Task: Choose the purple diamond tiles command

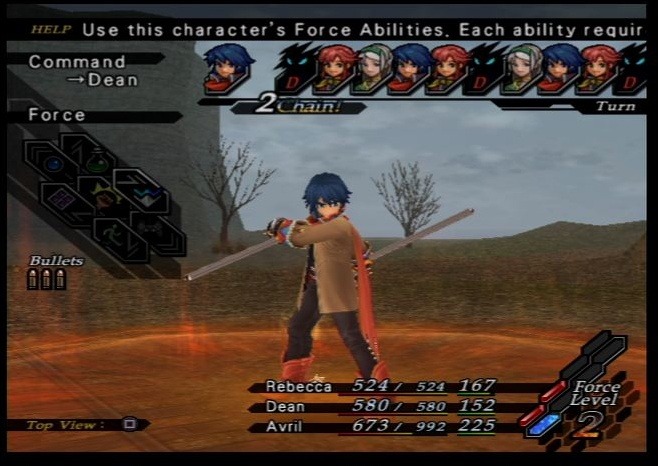Action: click(x=63, y=198)
